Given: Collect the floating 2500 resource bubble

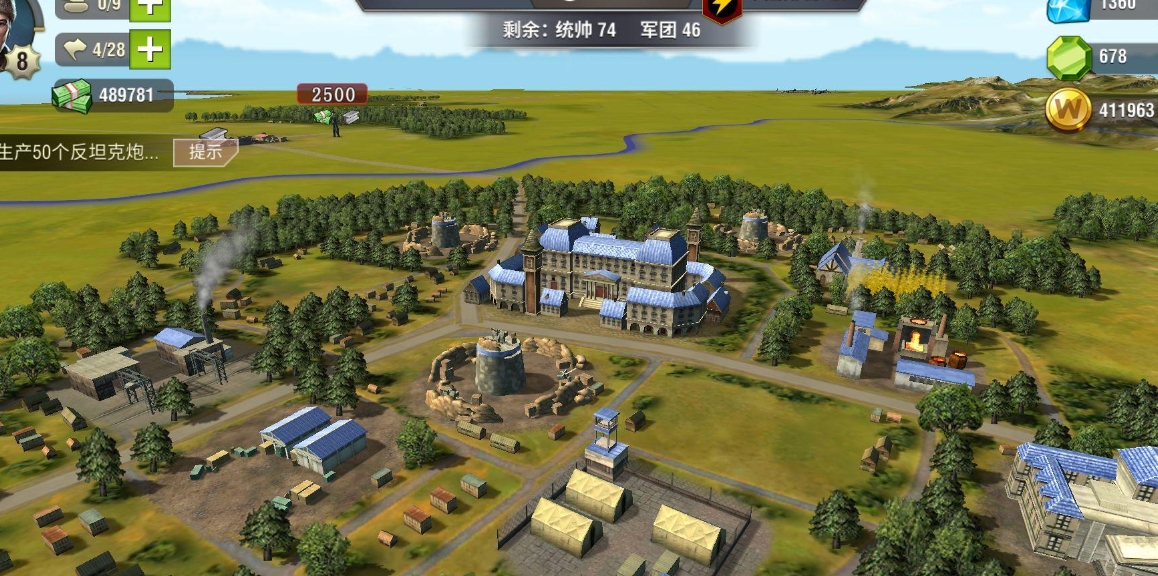Looking at the screenshot, I should [x=332, y=95].
